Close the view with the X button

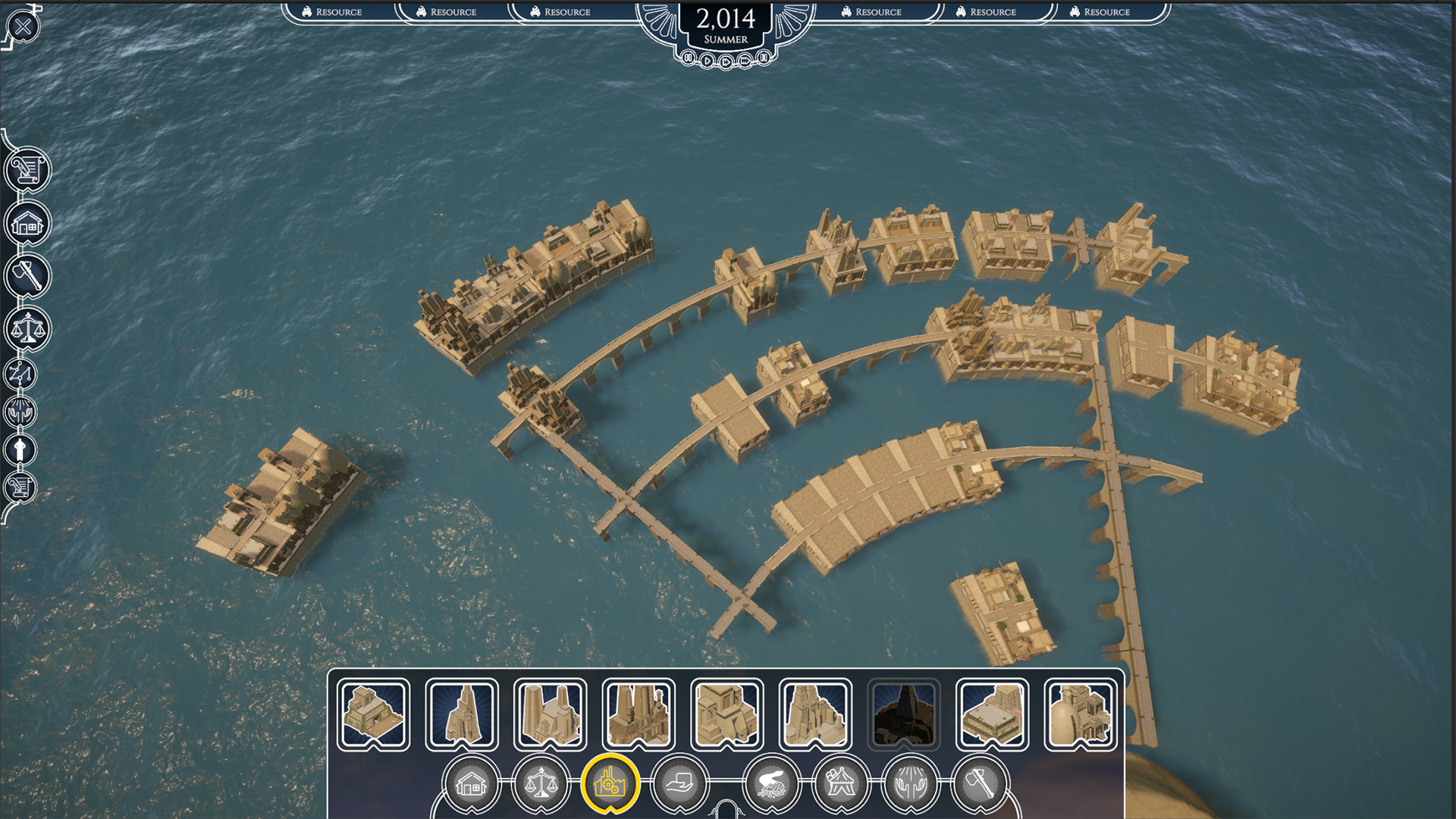[24, 27]
